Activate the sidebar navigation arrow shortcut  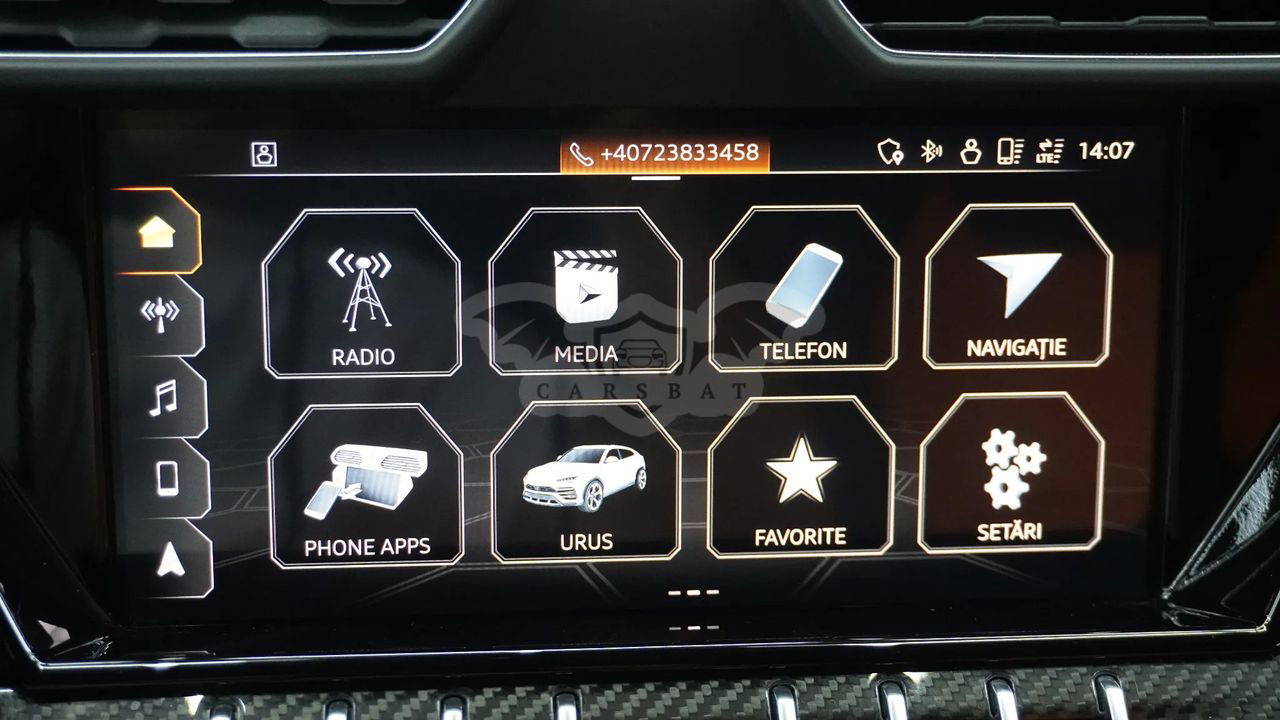tap(169, 560)
